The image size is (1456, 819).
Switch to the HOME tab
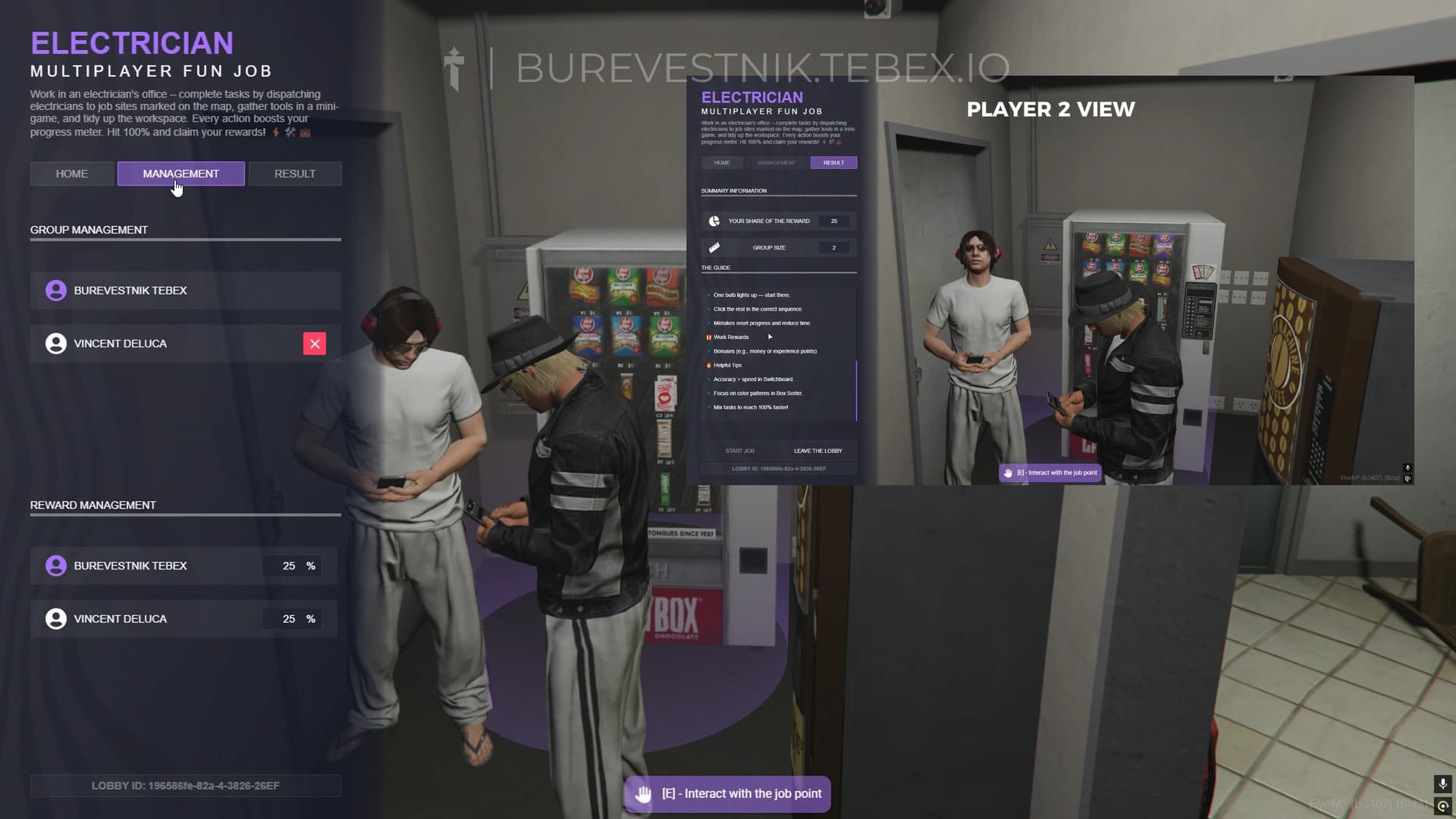[71, 173]
